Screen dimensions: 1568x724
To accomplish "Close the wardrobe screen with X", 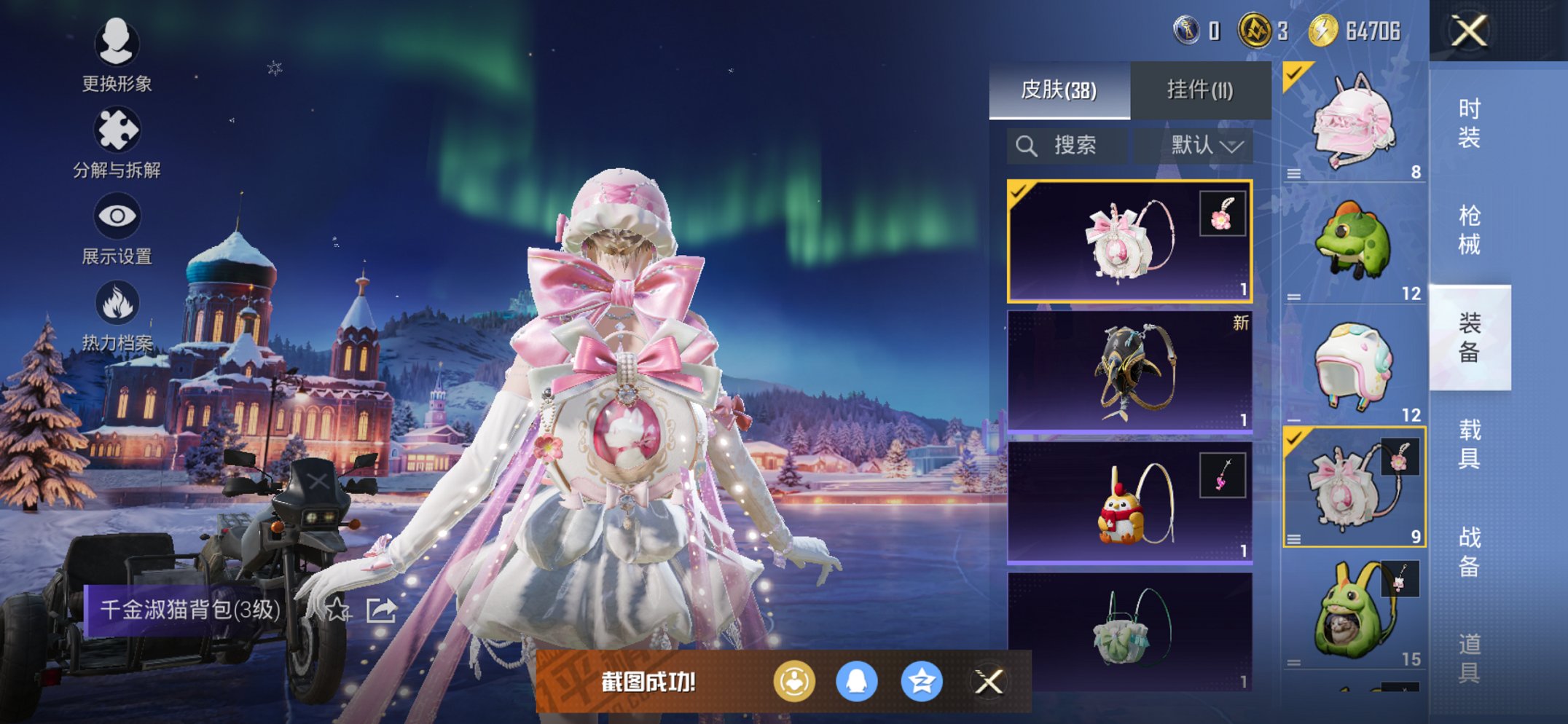I will (1468, 31).
